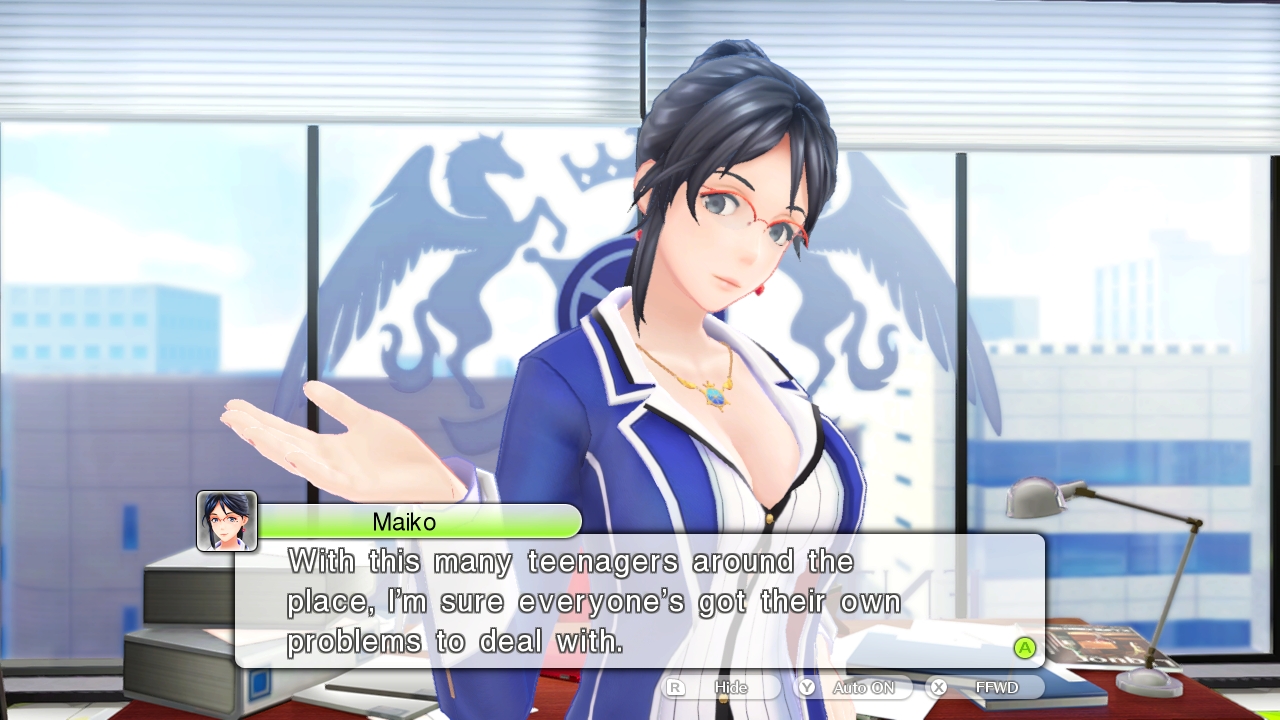This screenshot has width=1280, height=720.
Task: Click Maiko's speaker portrait
Action: [x=227, y=521]
